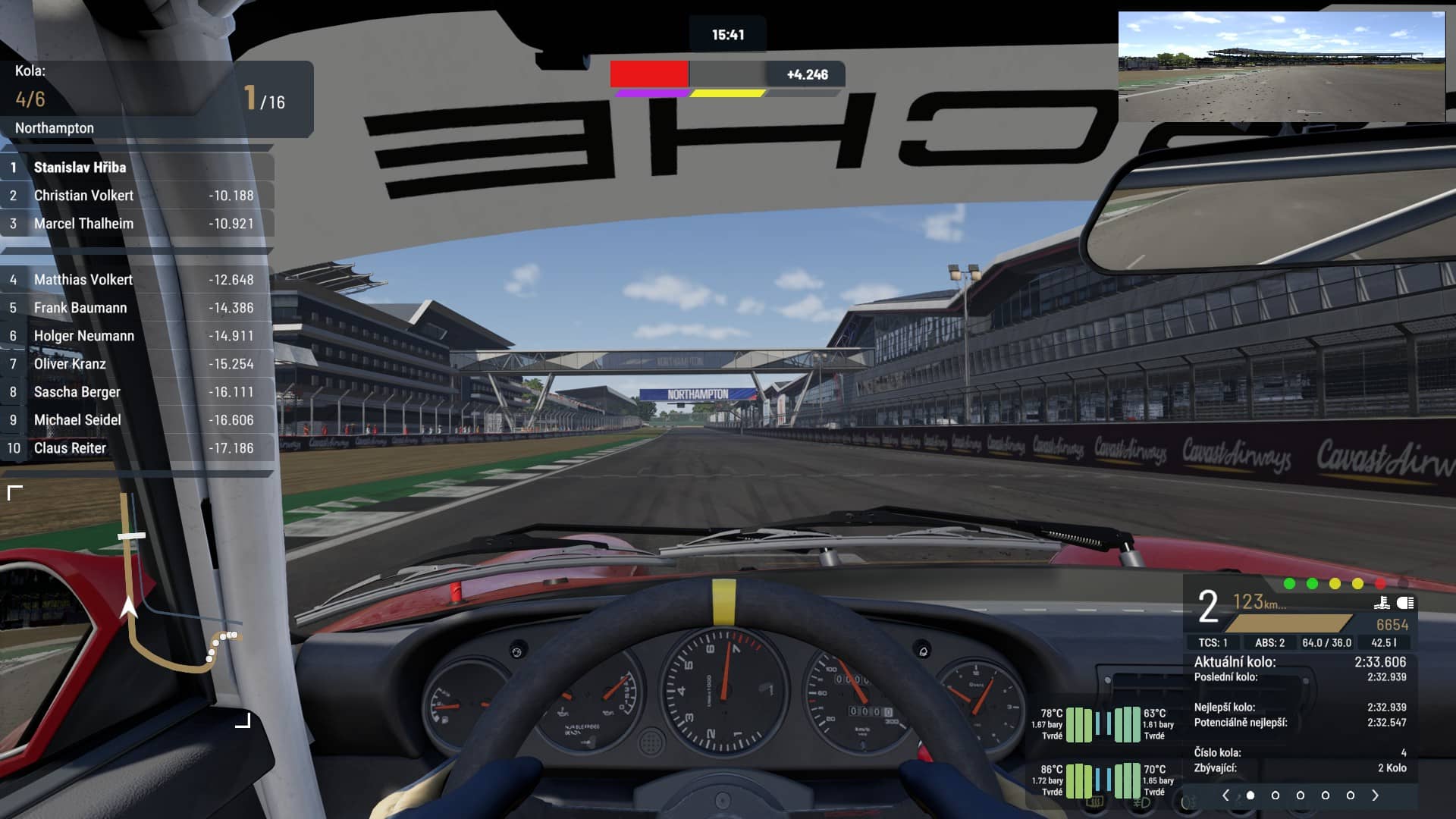Select Christian Volkert in the standings
The width and height of the screenshot is (1456, 819).
tap(136, 196)
